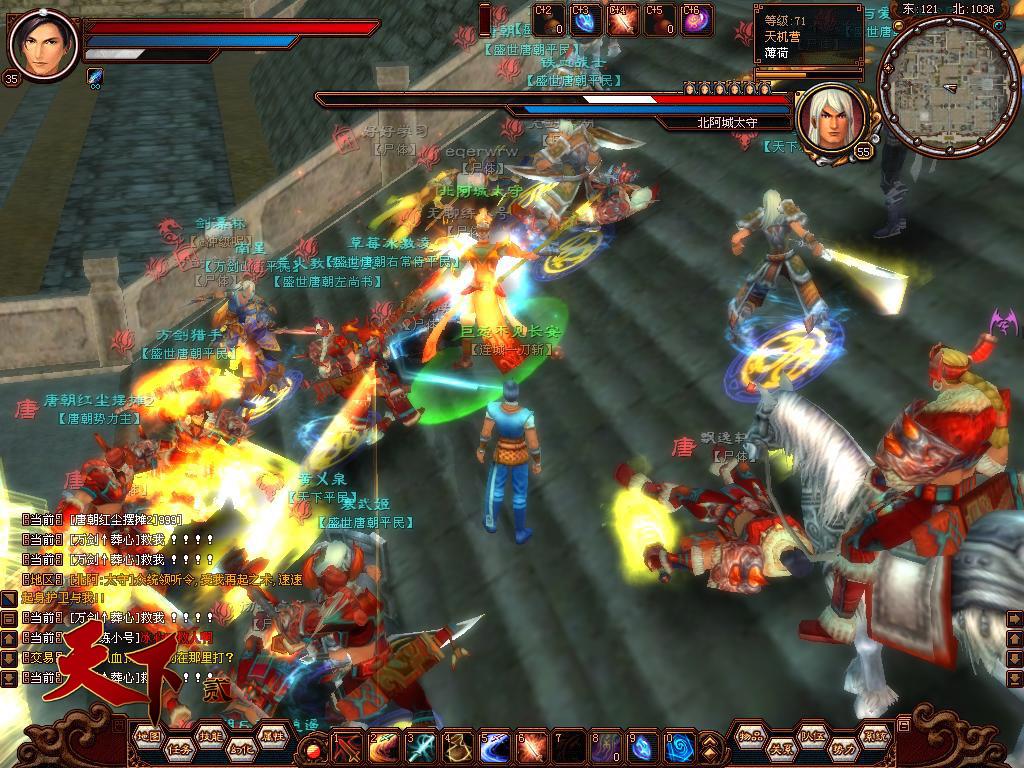Image resolution: width=1024 pixels, height=768 pixels.
Task: Use the C+3 blue orb shortcut
Action: coord(584,20)
